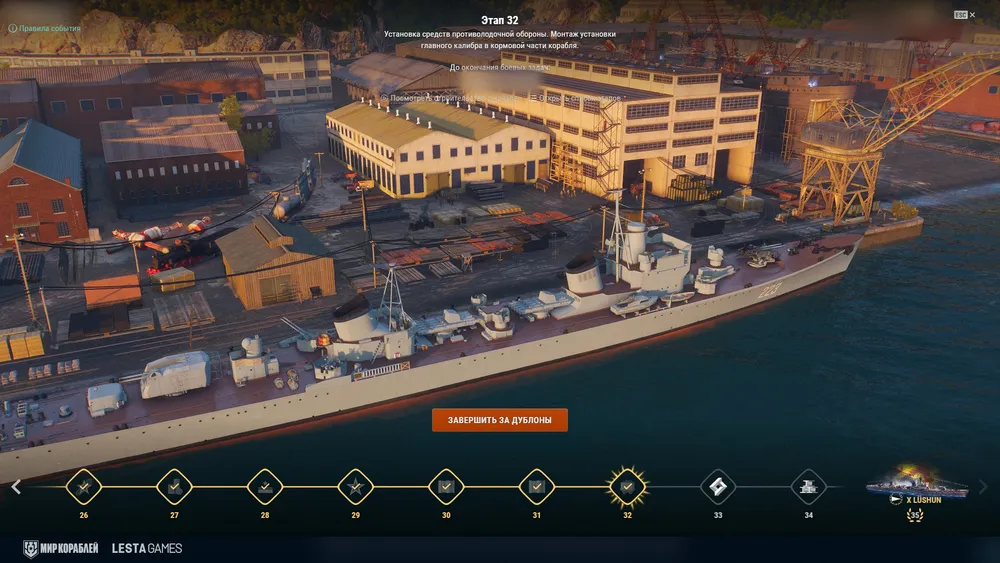Close the shipyard screen with the X
This screenshot has width=1000, height=563.
click(x=974, y=15)
